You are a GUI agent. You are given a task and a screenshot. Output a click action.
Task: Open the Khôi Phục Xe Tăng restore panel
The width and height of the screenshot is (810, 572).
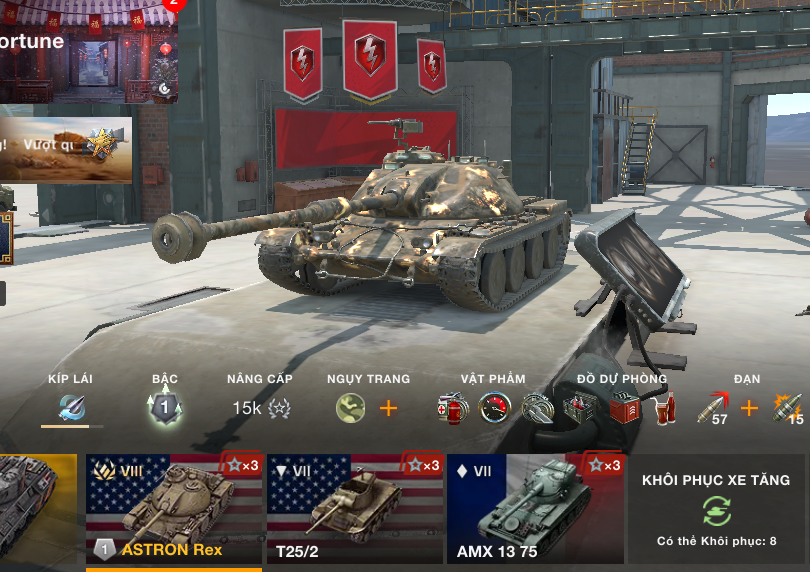[716, 509]
